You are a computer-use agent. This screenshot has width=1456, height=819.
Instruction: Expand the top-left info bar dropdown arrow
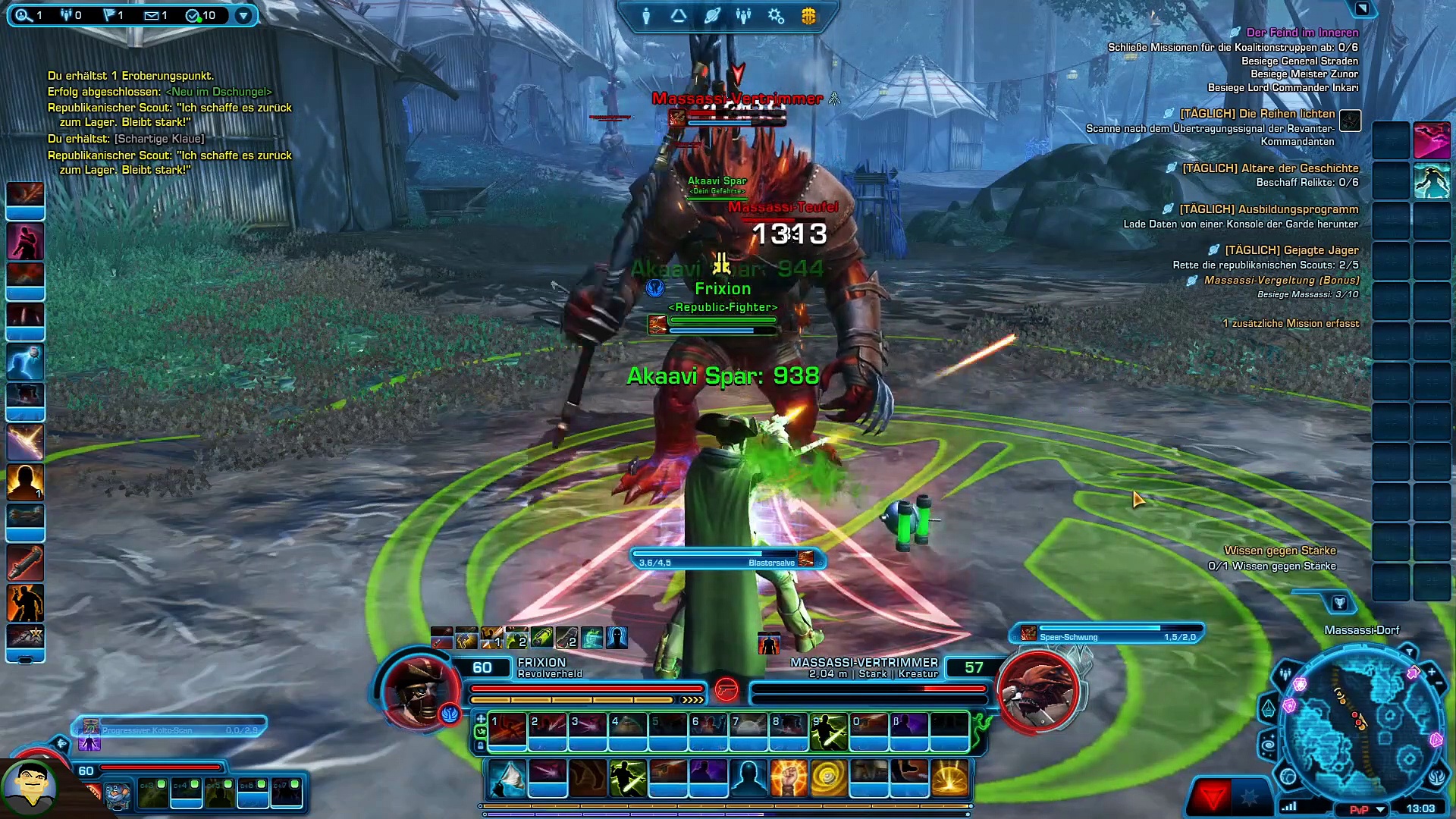pos(243,15)
